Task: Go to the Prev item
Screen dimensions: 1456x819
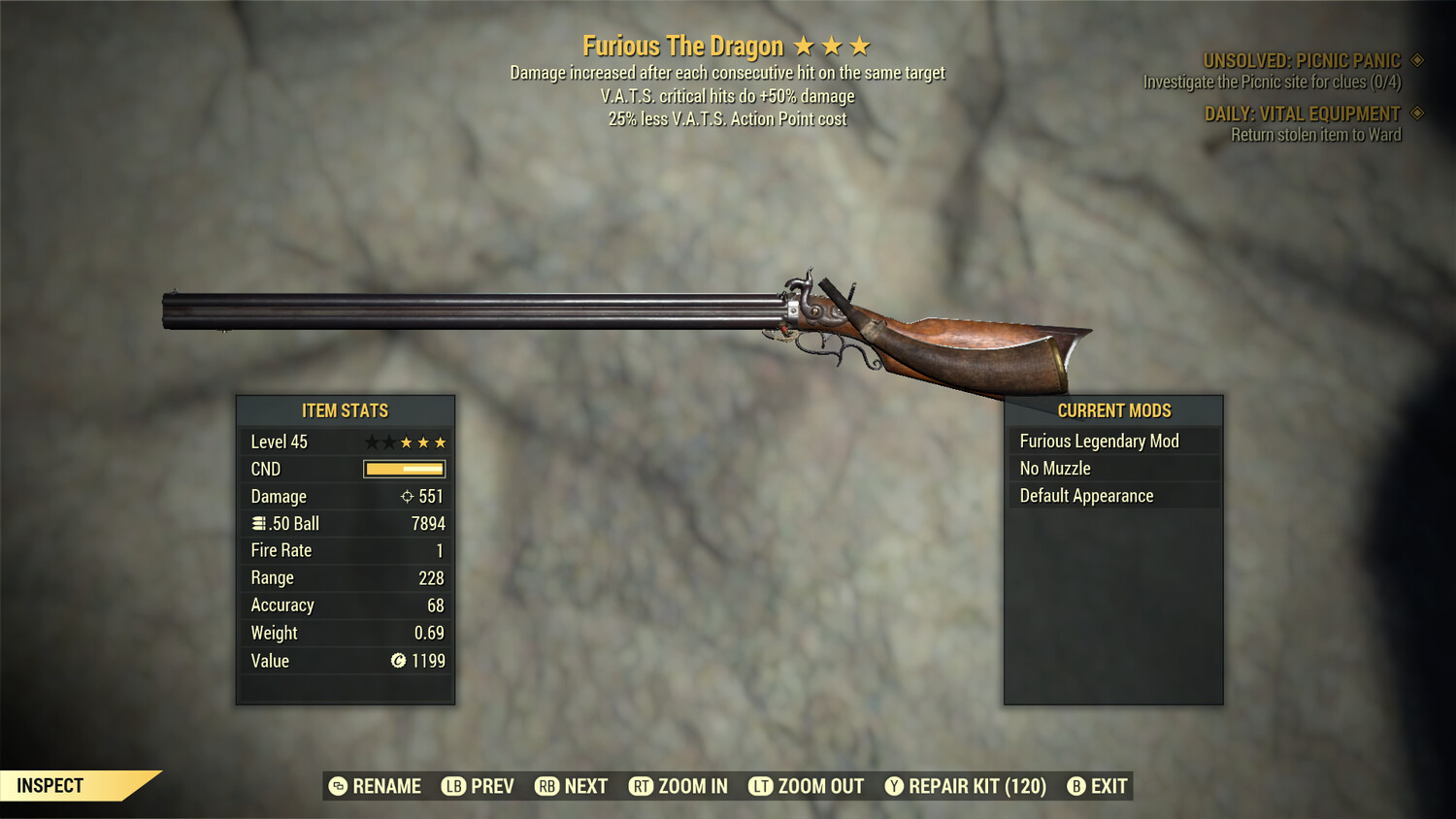Action: (x=479, y=786)
